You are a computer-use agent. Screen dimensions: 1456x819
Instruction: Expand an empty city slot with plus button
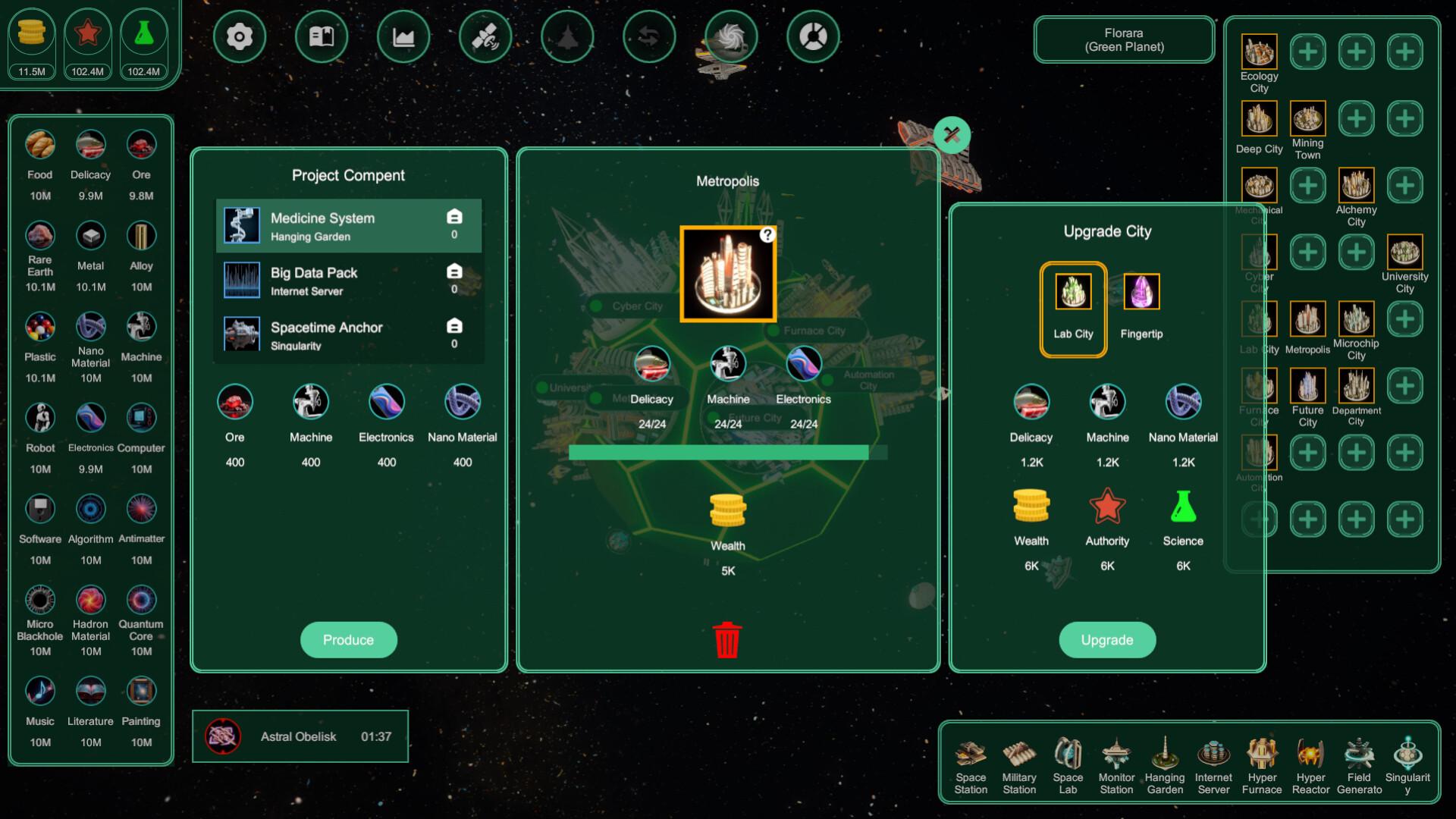1308,52
